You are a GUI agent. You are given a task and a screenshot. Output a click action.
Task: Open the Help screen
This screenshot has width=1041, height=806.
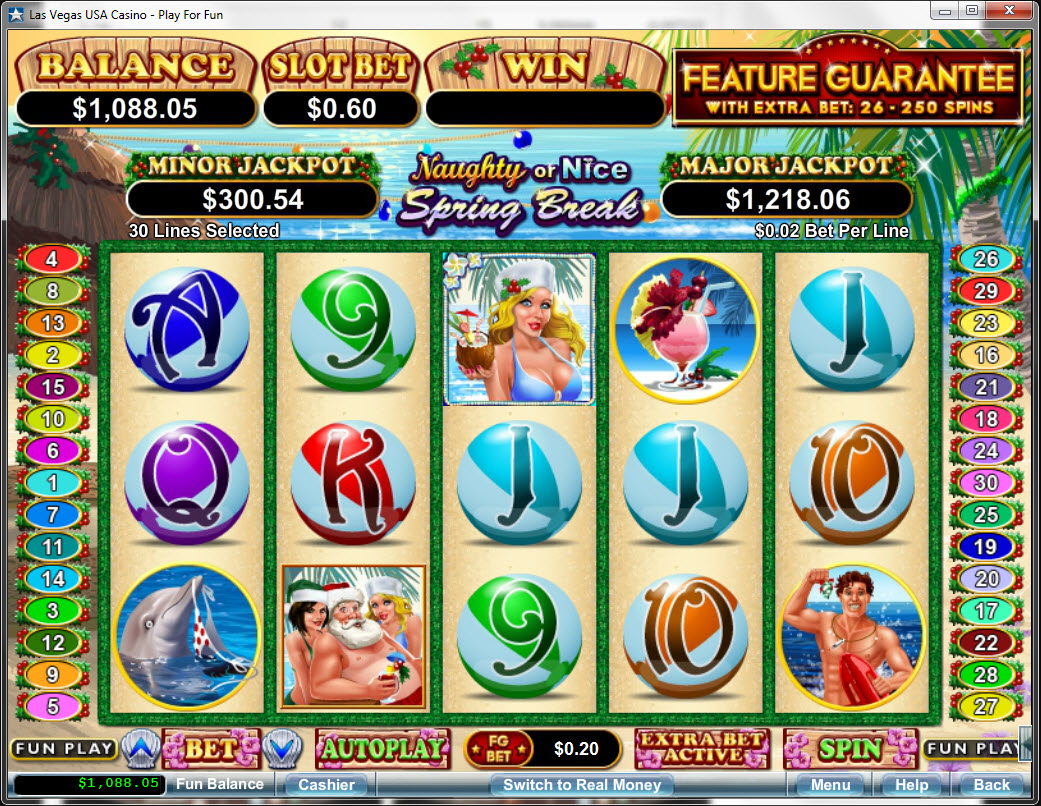click(x=911, y=785)
